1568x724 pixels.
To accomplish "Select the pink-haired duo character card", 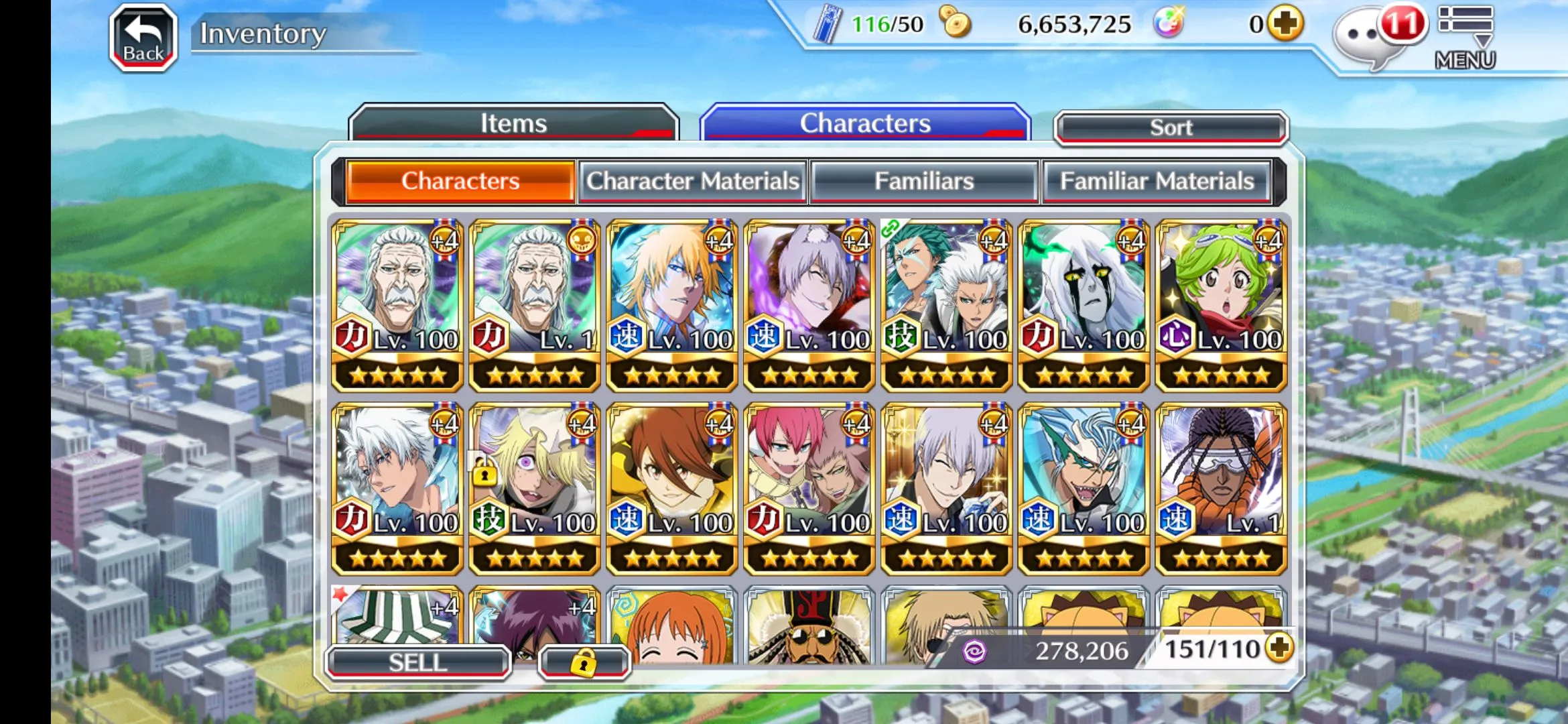I will click(809, 488).
